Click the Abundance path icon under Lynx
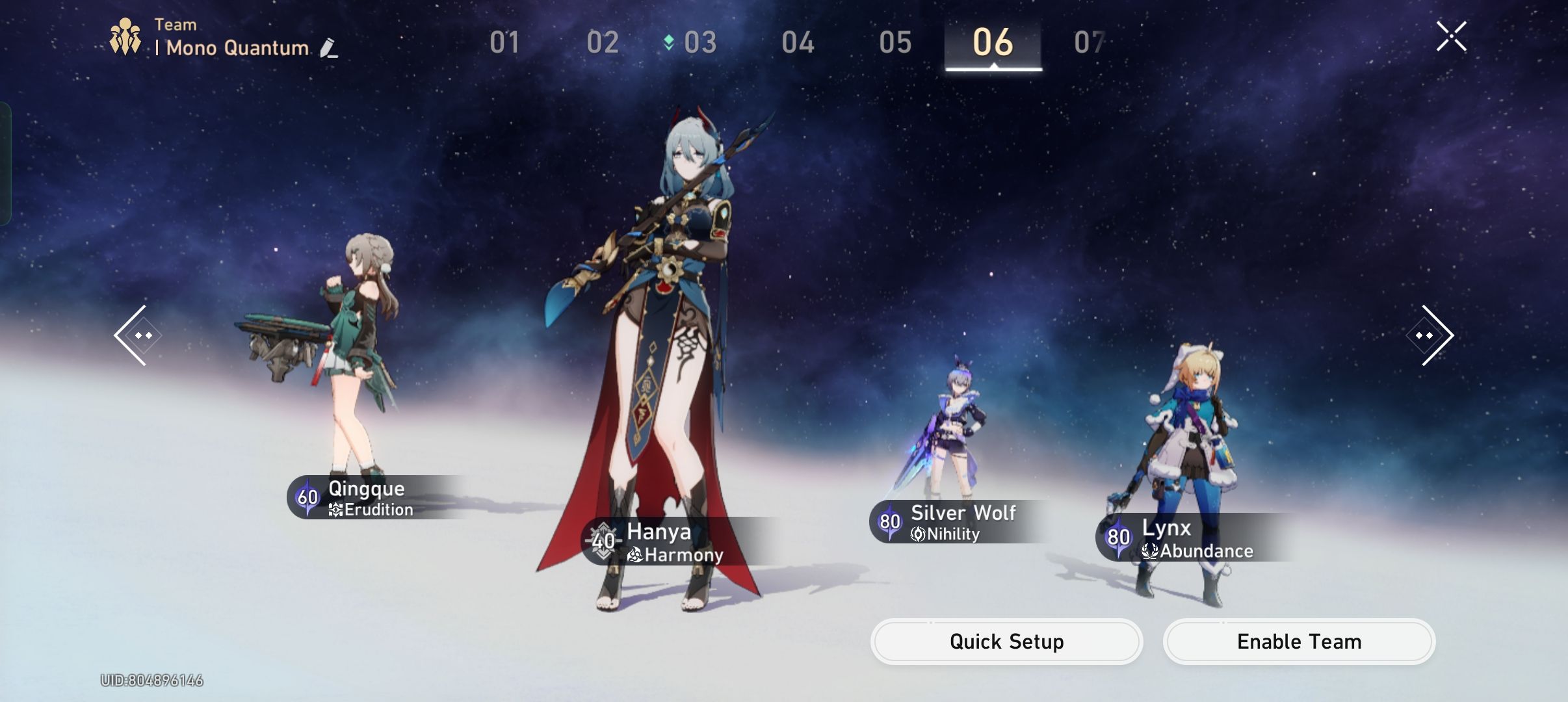 [1150, 551]
